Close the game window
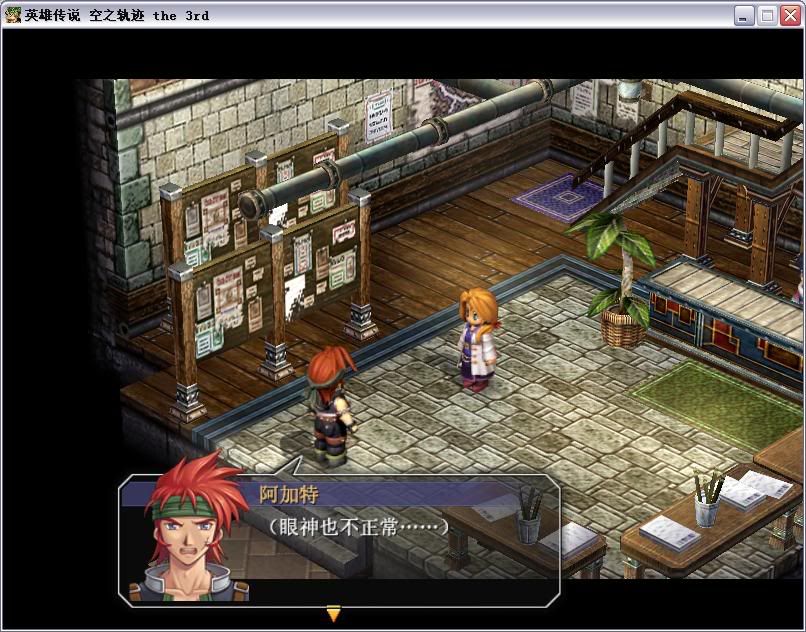 [790, 15]
